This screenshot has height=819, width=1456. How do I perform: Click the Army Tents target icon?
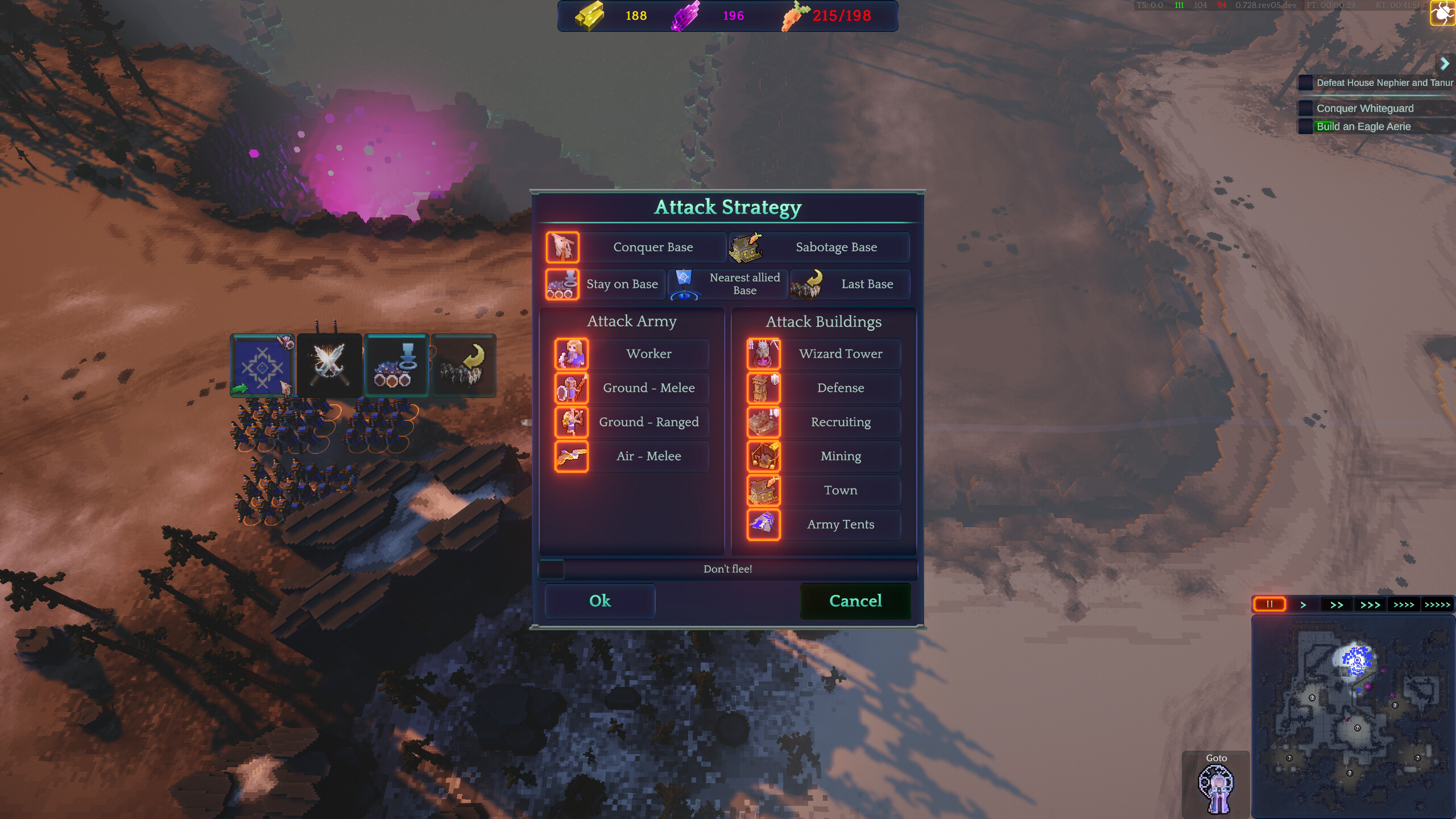pyautogui.click(x=764, y=524)
